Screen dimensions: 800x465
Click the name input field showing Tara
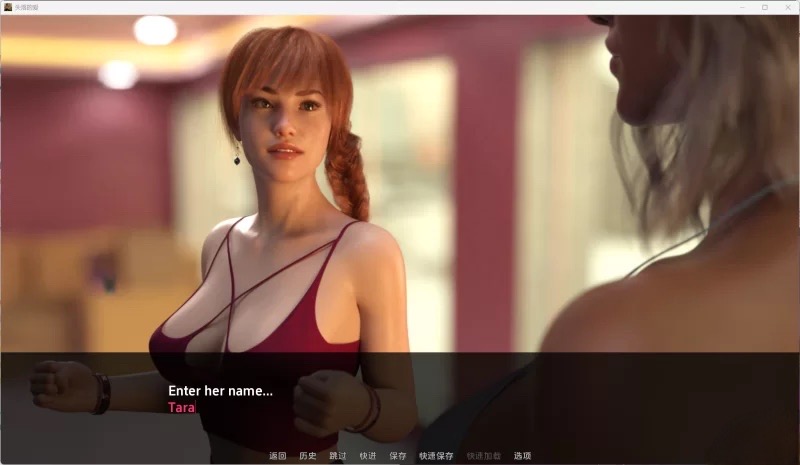(x=182, y=408)
